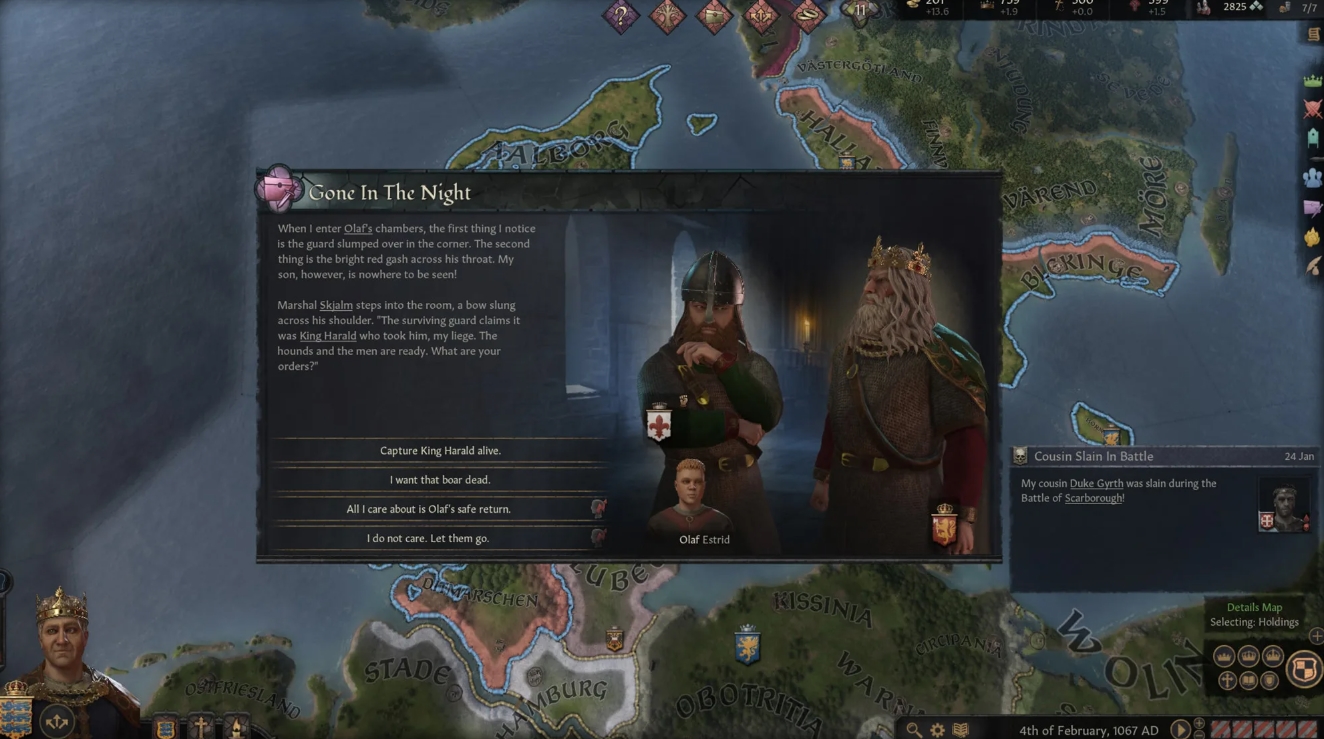Open the game settings gear icon
Image resolution: width=1324 pixels, height=739 pixels.
click(937, 729)
